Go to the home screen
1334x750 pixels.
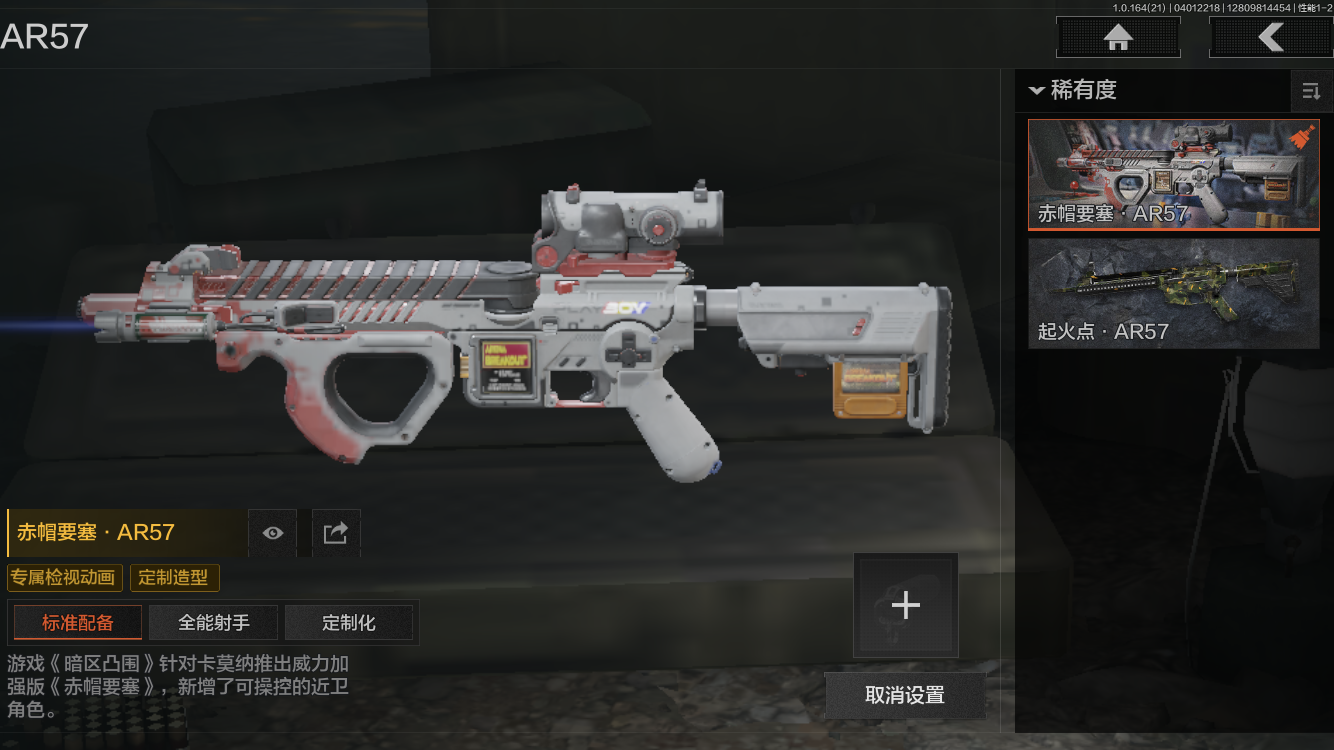[x=1118, y=38]
